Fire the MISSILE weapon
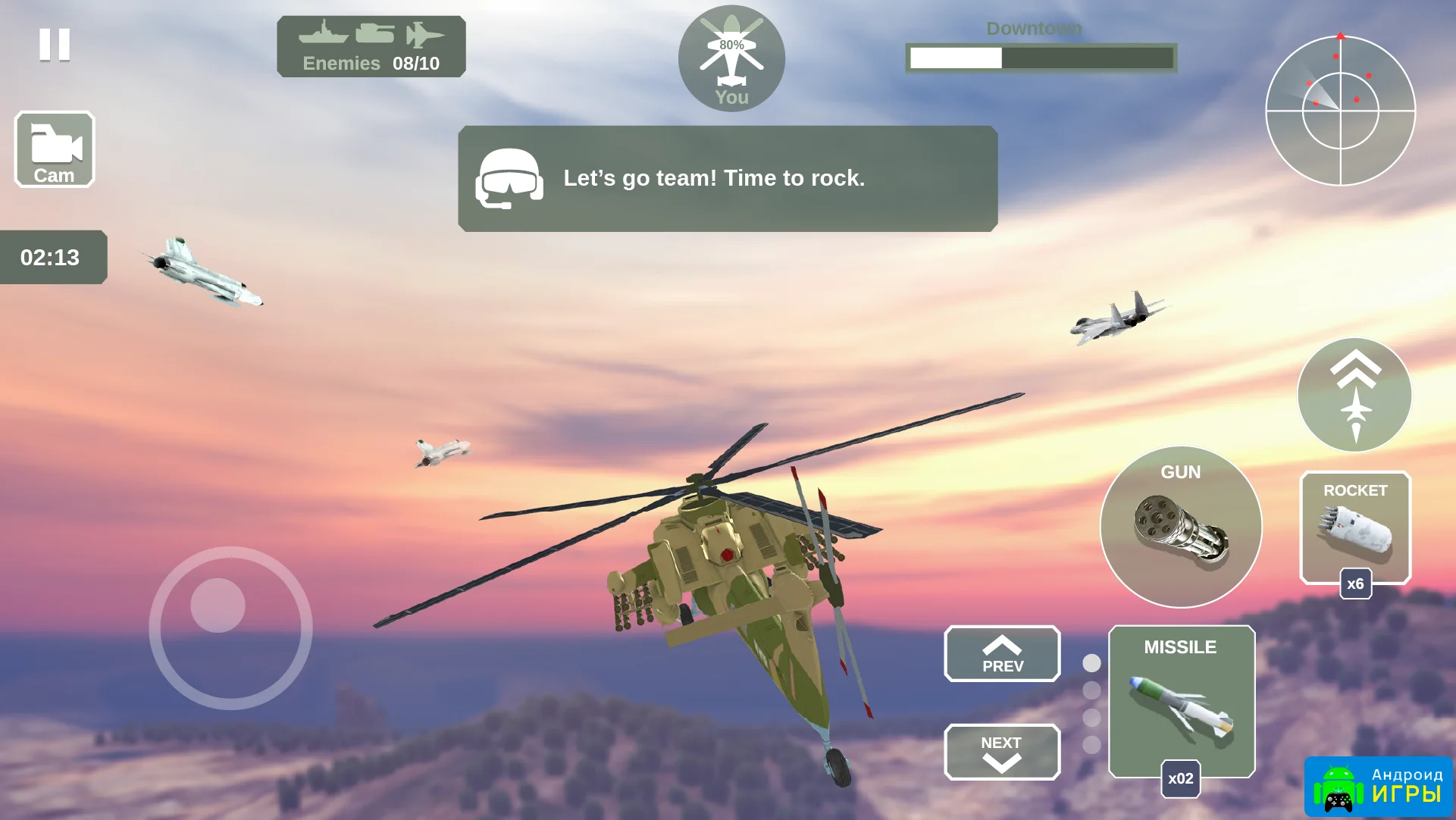 coord(1181,702)
